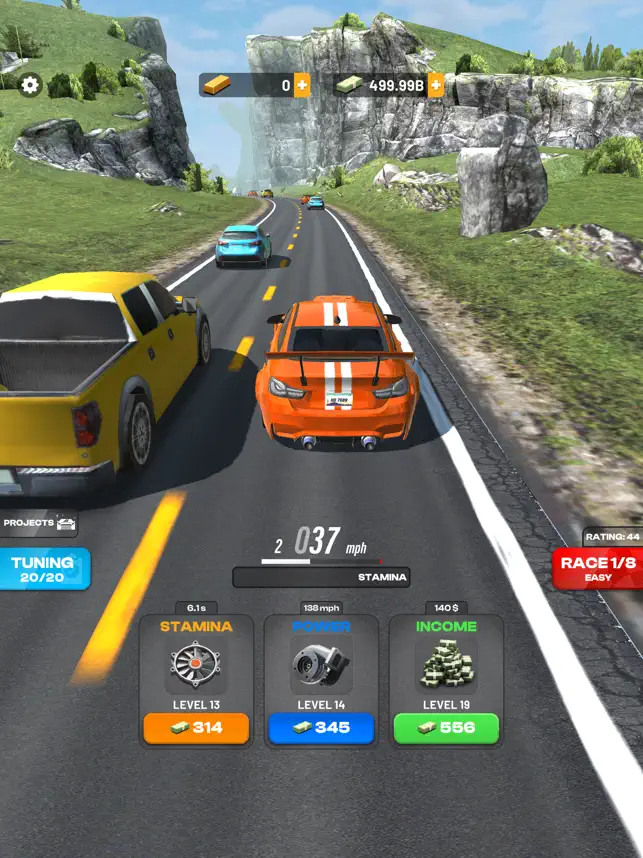The image size is (643, 858).
Task: Buy the Power upgrade for 345
Action: (x=321, y=728)
